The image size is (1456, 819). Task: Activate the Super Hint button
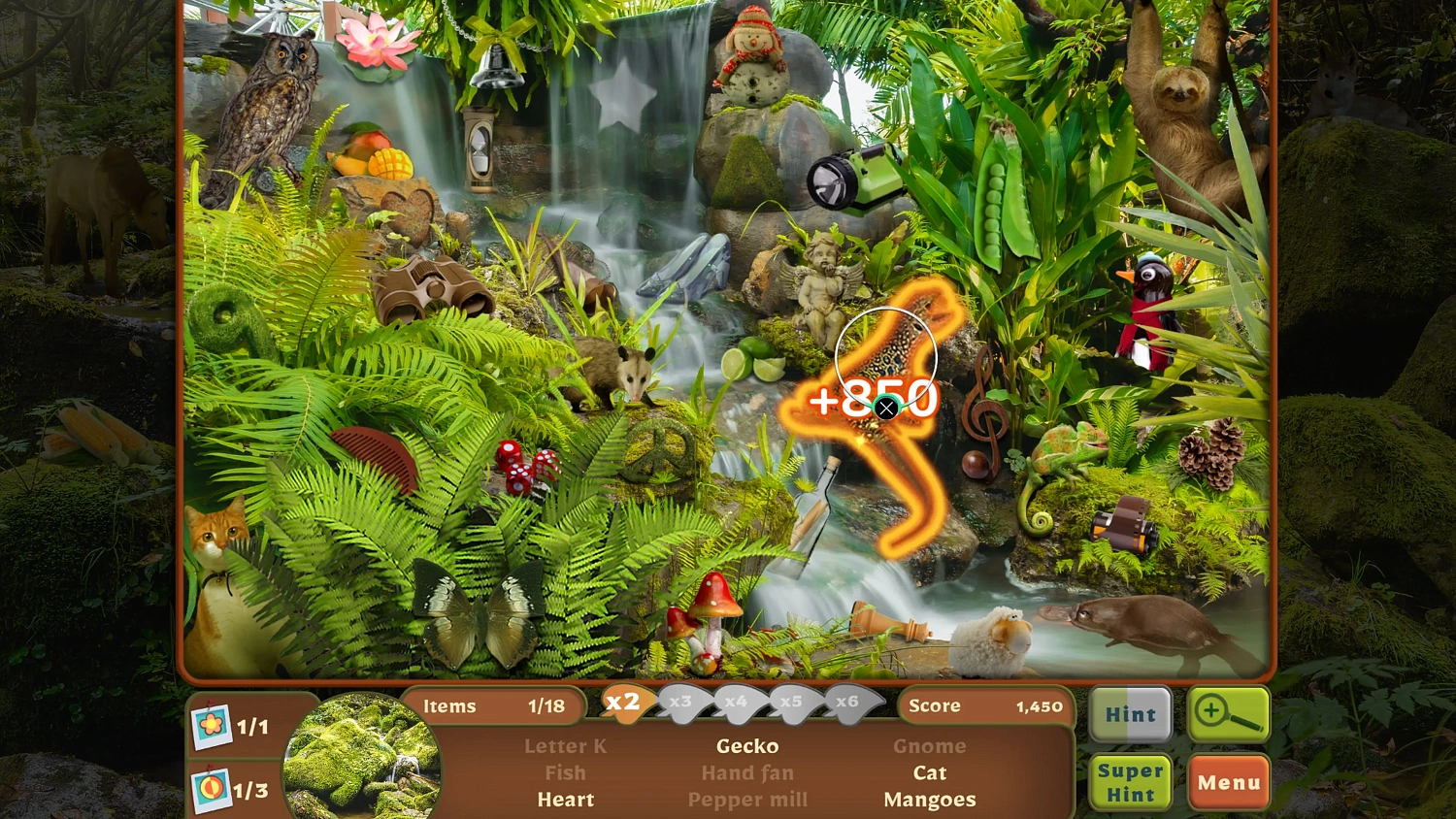(x=1130, y=782)
